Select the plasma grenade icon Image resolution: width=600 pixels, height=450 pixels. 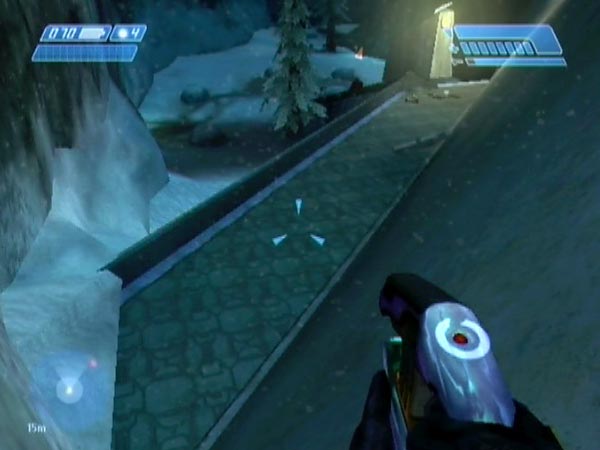coord(123,33)
